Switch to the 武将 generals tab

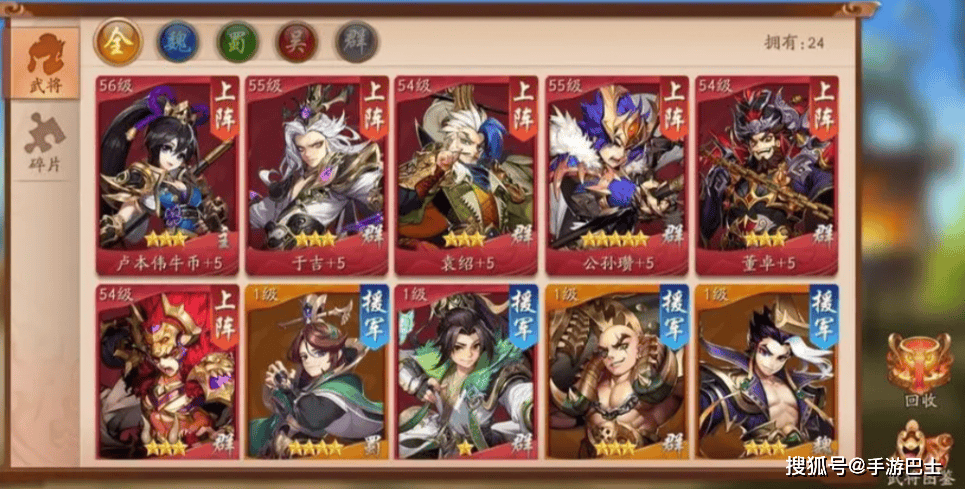tap(46, 64)
